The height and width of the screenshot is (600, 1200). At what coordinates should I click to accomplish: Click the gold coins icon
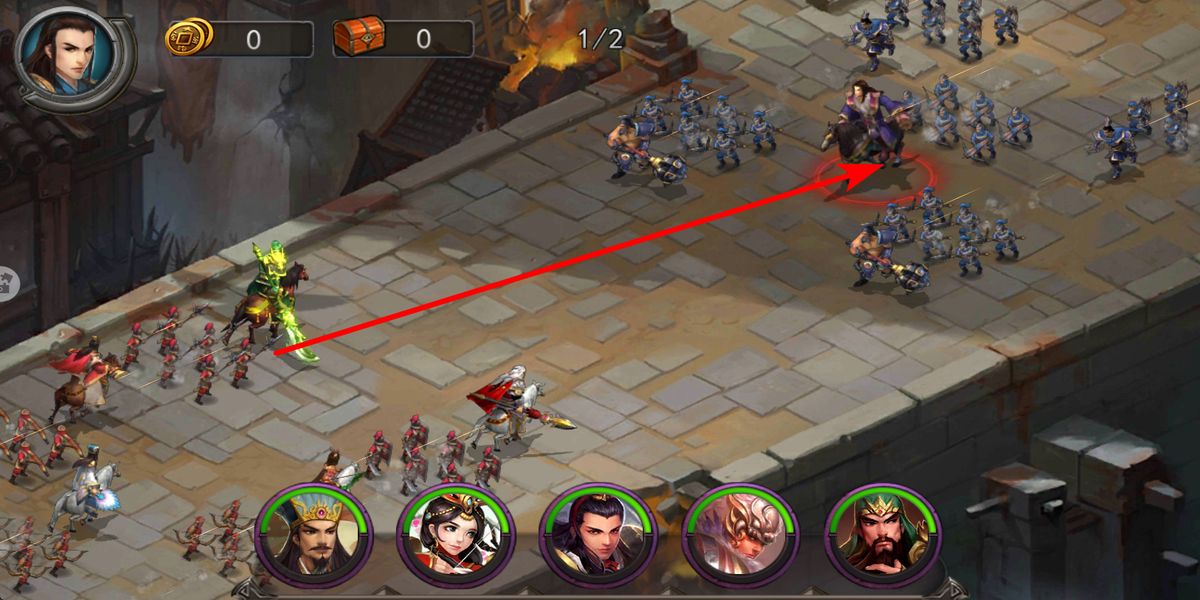tap(188, 38)
